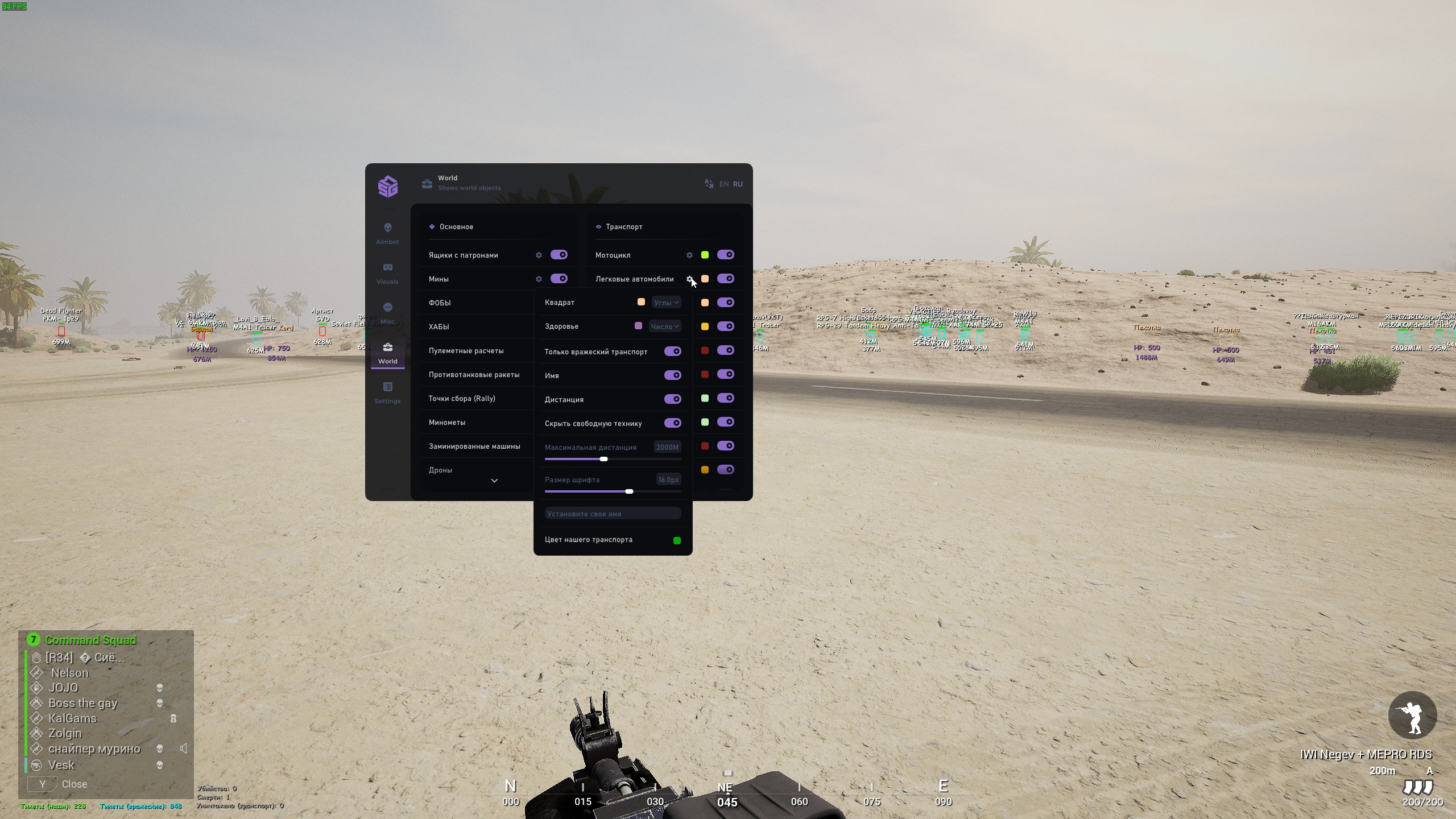Turn off Скрыть свободную технику
The image size is (1456, 819).
(x=673, y=423)
